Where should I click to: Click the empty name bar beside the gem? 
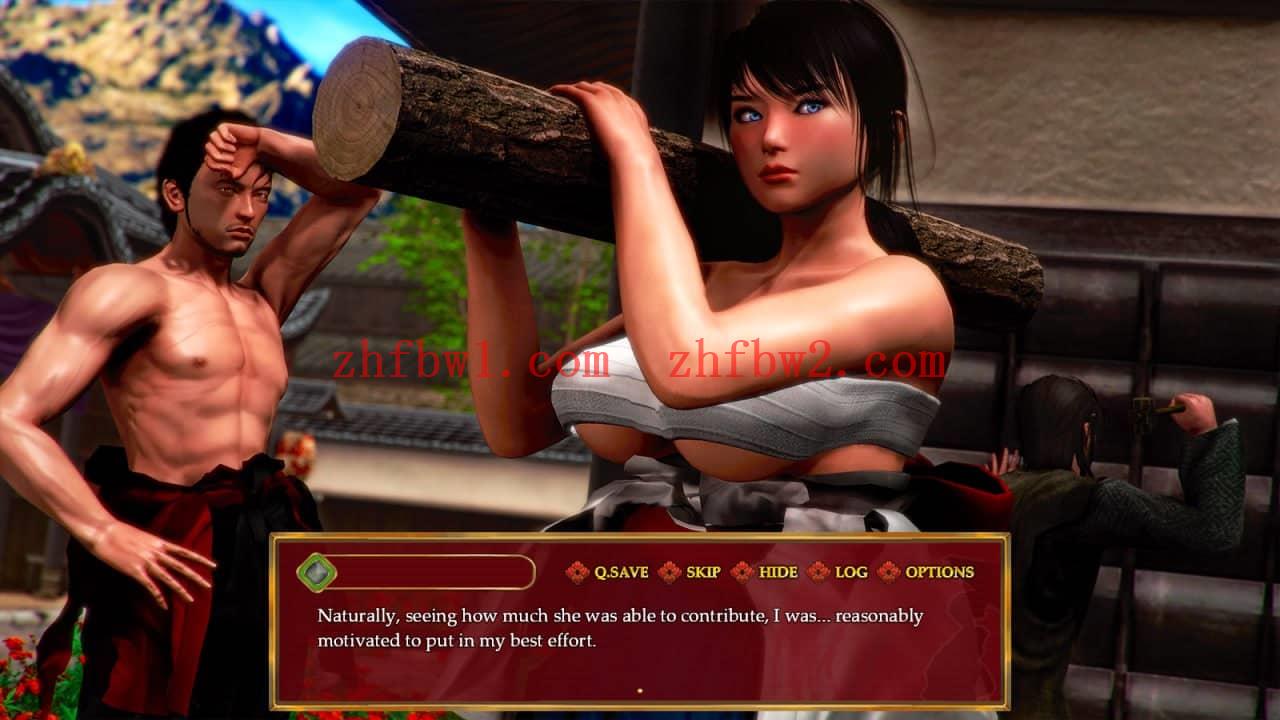point(430,572)
